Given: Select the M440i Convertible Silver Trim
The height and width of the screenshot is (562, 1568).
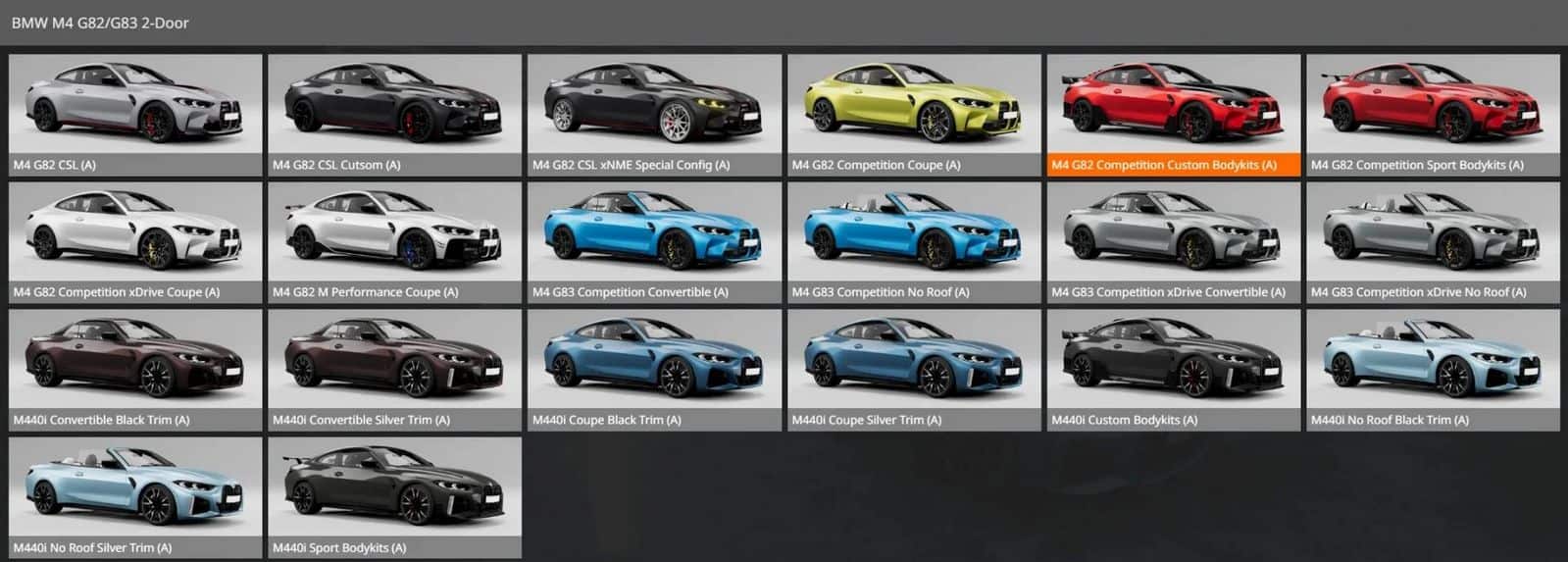Looking at the screenshot, I should click(394, 369).
